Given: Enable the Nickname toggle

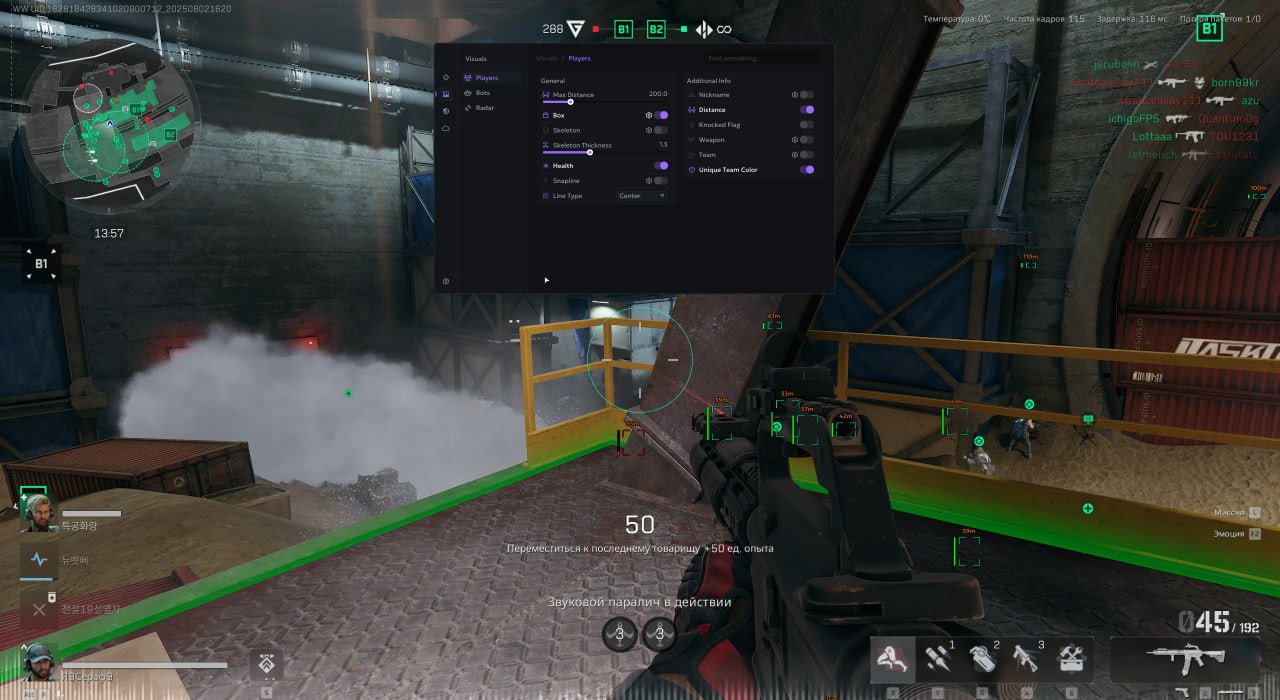Looking at the screenshot, I should (x=806, y=95).
